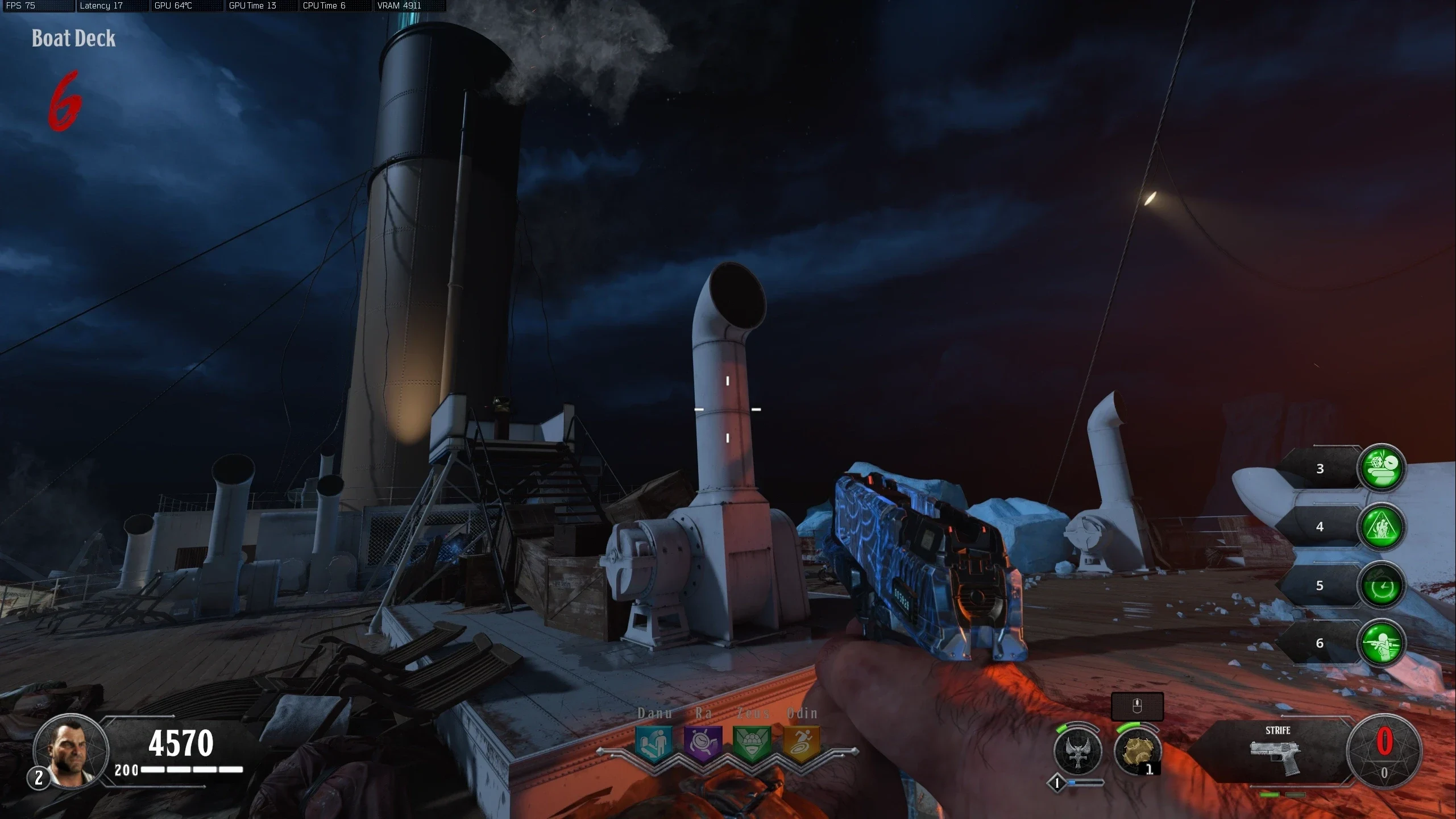
Task: Activate the rifleman elixir in slot 6
Action: point(1382,643)
